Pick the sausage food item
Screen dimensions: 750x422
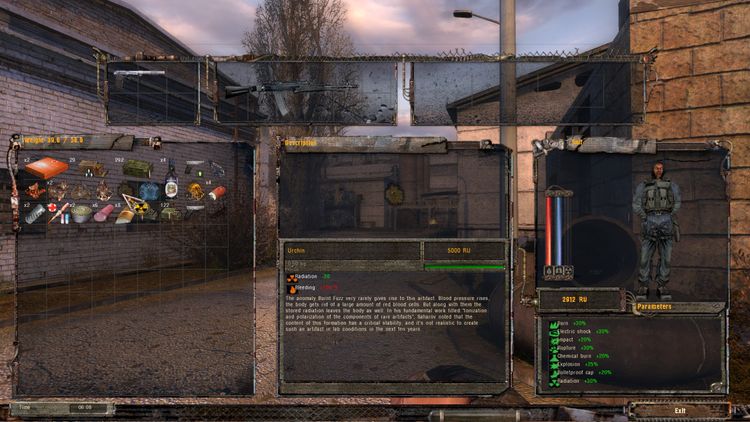coord(103,214)
